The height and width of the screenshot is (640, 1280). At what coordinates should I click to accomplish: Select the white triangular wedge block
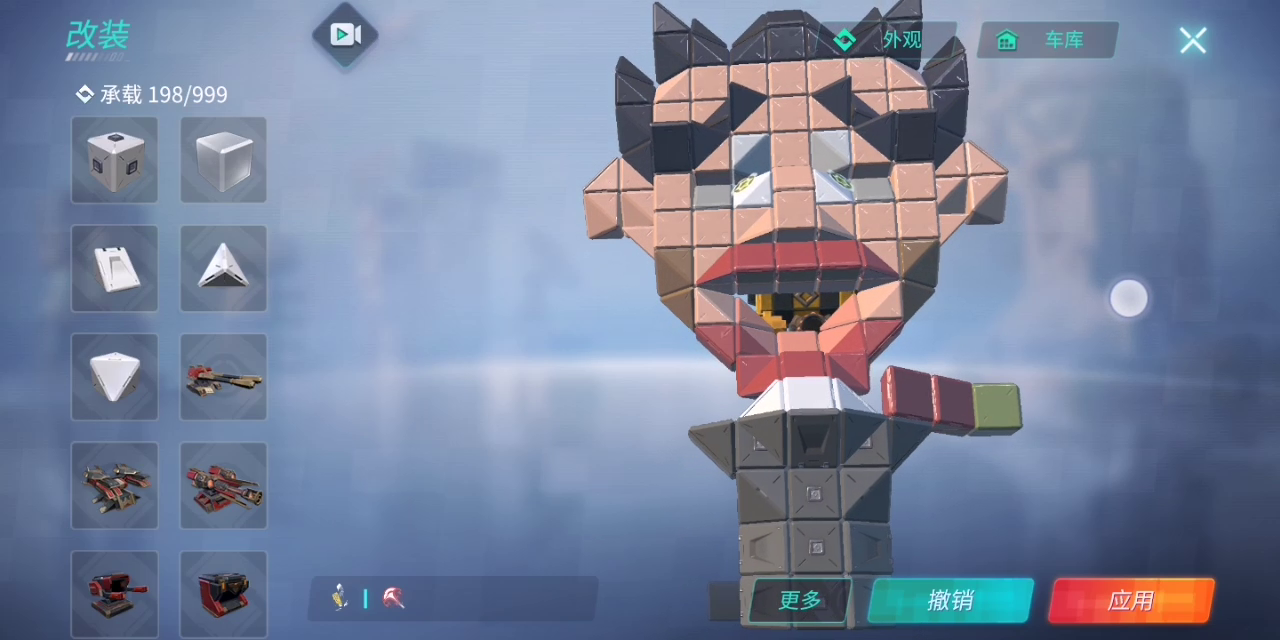[x=223, y=268]
